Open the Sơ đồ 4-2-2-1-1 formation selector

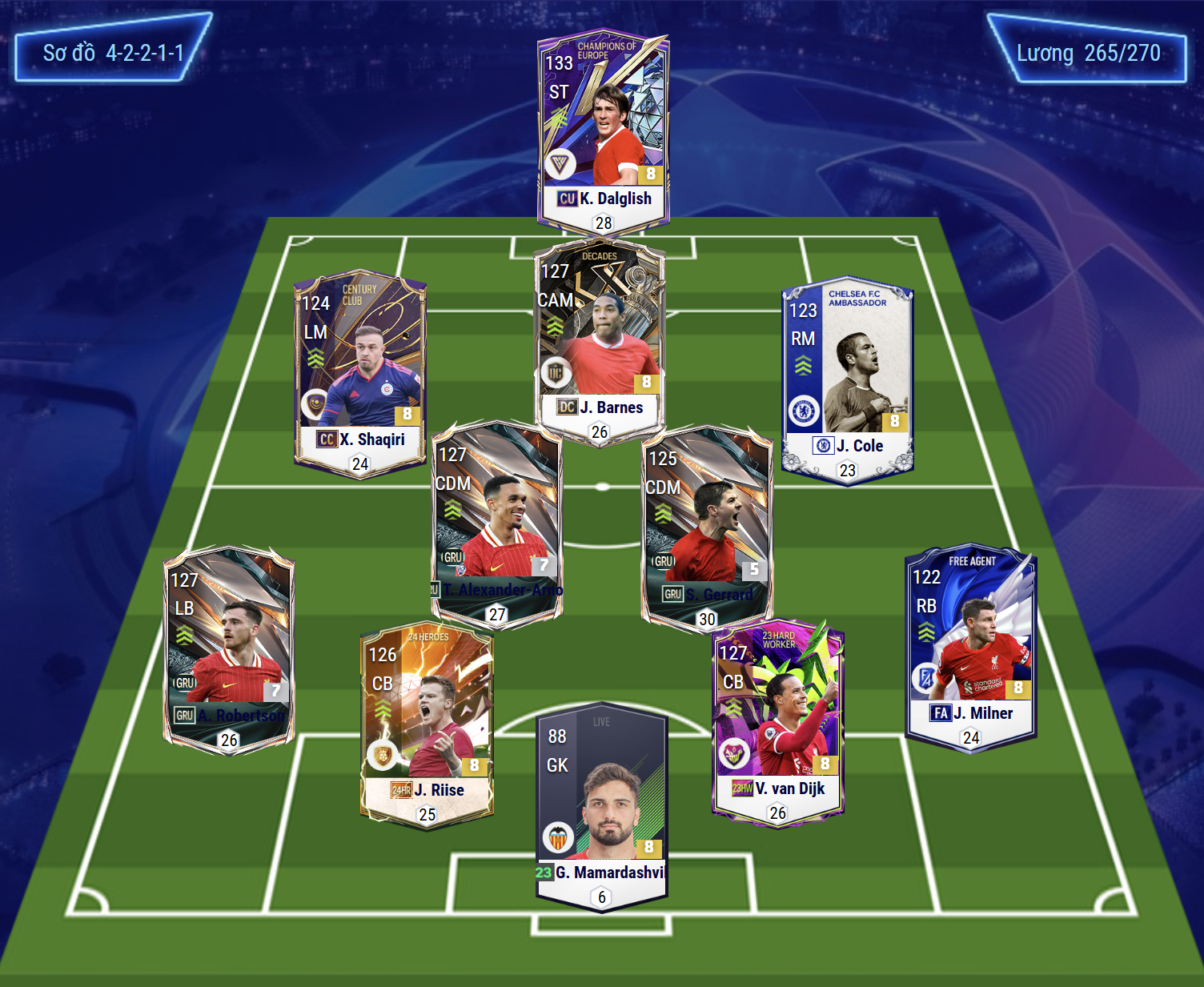(113, 53)
